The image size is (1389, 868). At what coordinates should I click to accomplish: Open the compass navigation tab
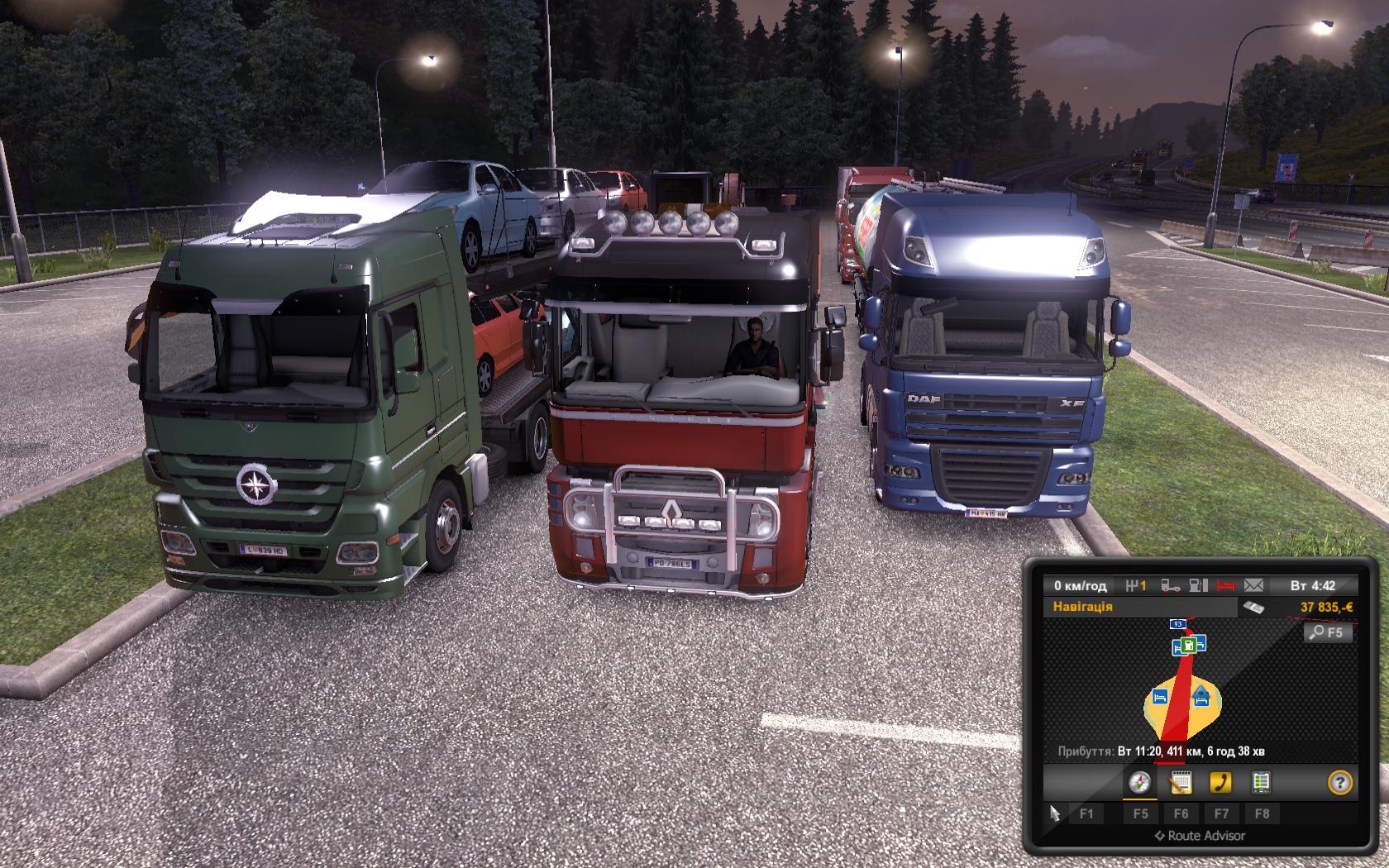(1140, 782)
